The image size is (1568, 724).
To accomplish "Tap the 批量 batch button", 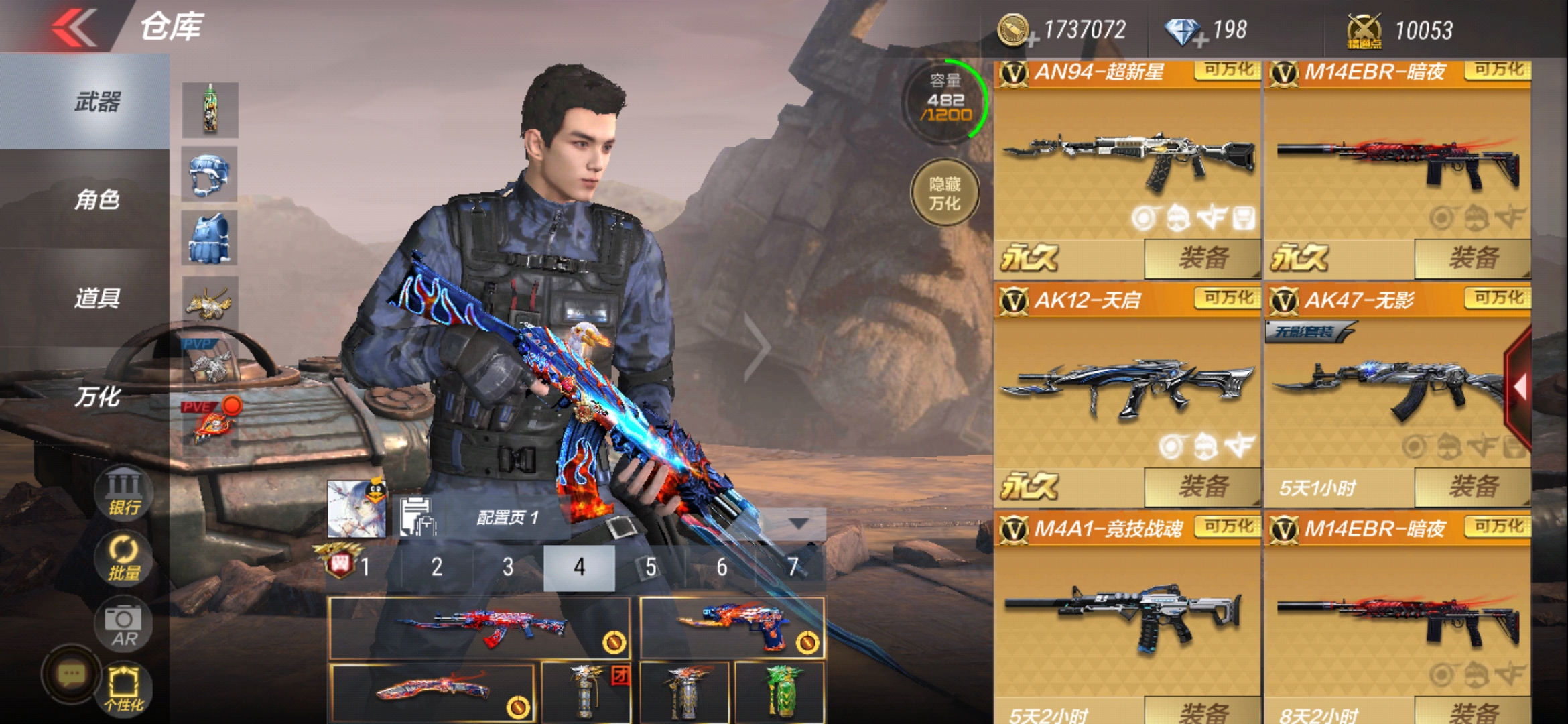I will (x=125, y=558).
